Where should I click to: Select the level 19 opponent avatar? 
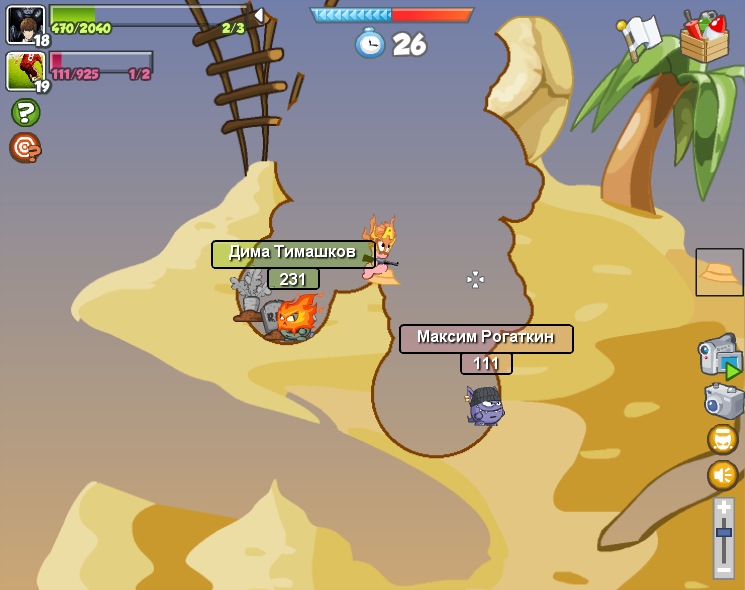point(25,71)
